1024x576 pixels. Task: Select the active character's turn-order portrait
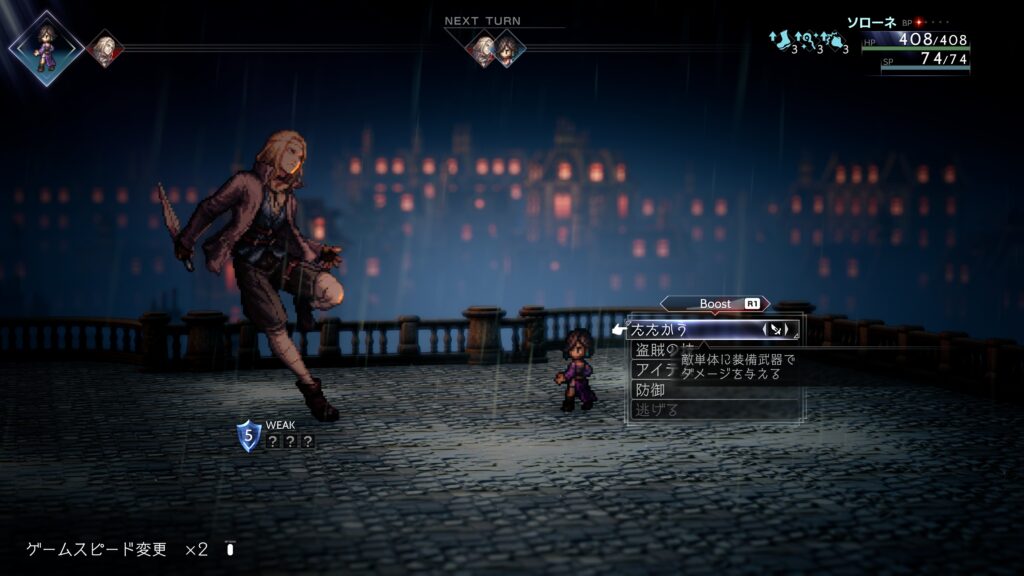click(x=45, y=47)
